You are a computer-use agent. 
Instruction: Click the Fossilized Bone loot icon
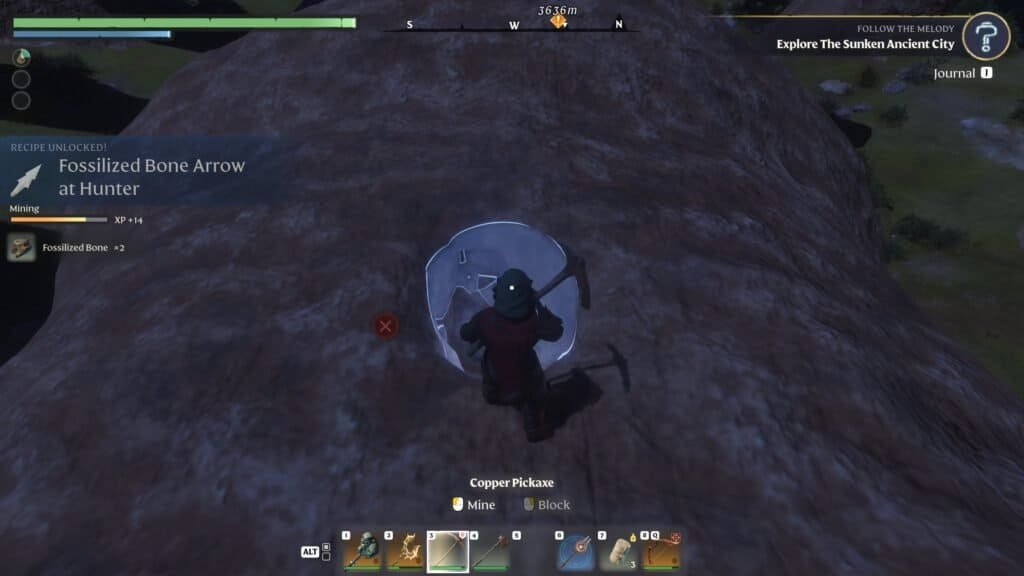[x=21, y=247]
